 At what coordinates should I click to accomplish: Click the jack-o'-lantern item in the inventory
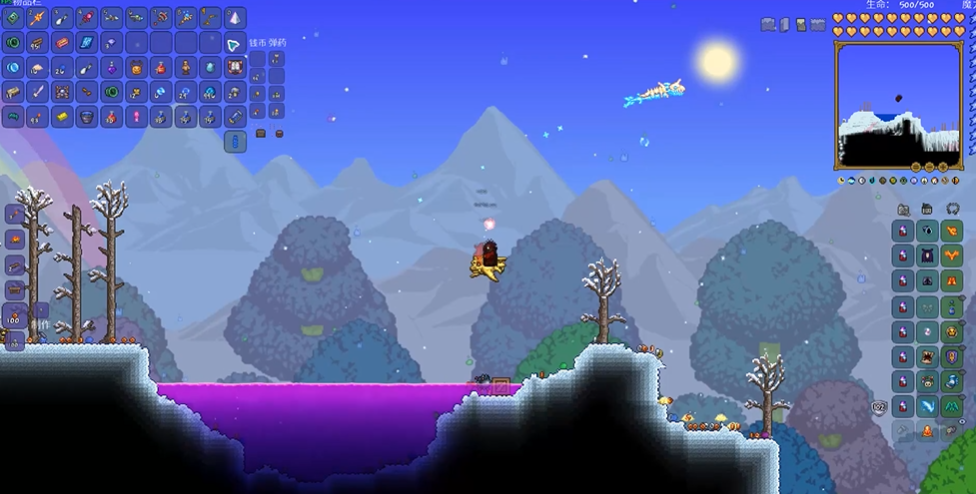pos(136,67)
